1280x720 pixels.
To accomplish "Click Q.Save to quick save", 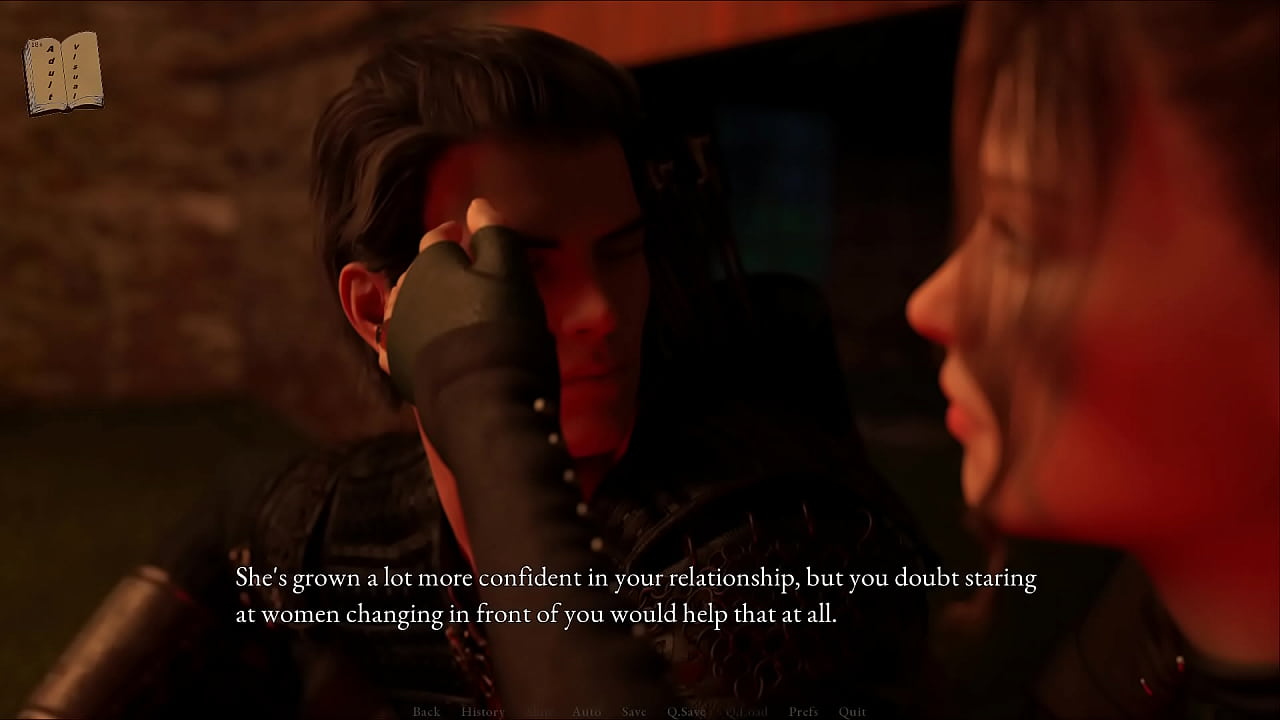I will [686, 711].
